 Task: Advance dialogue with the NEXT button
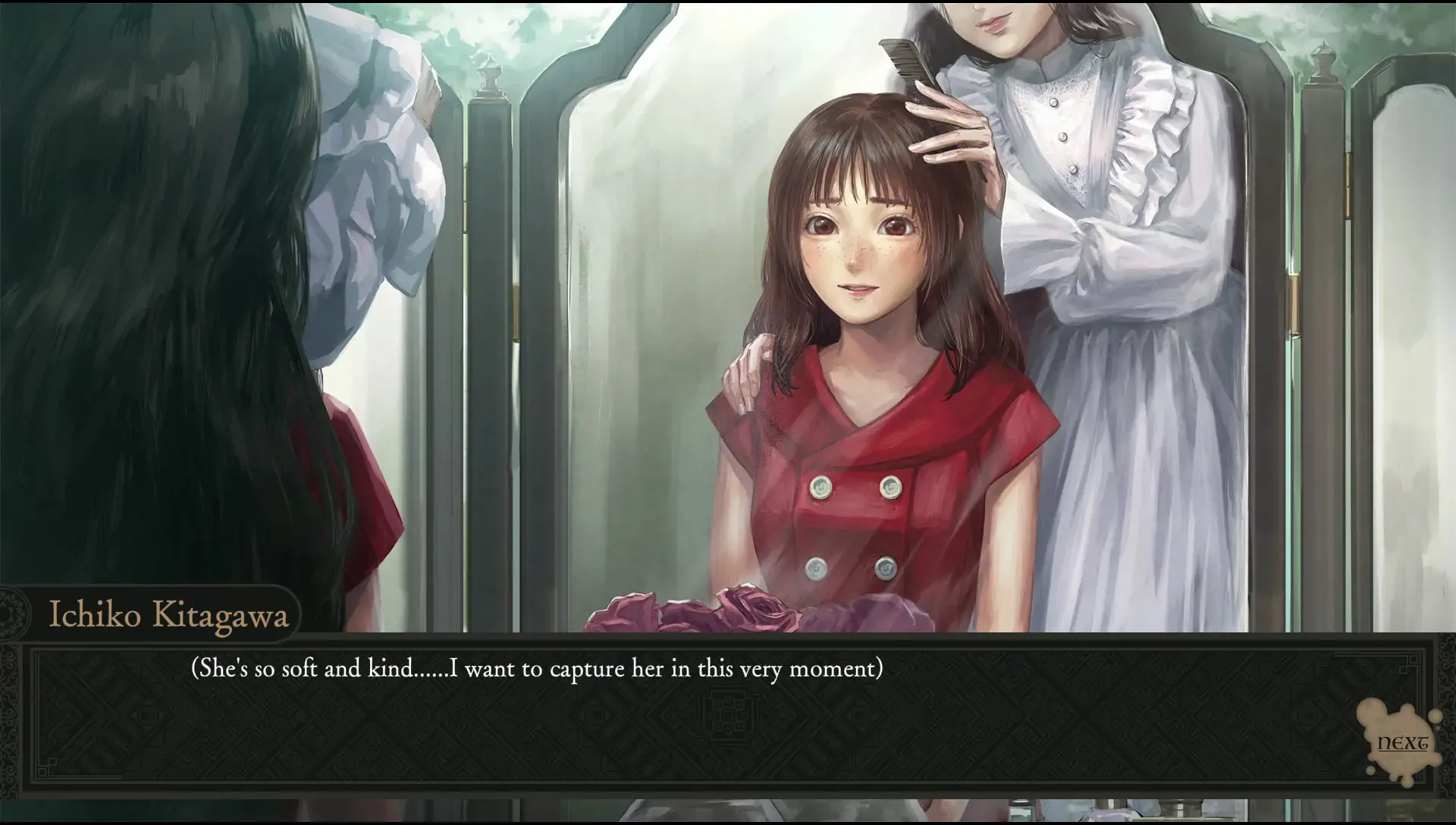click(1401, 743)
